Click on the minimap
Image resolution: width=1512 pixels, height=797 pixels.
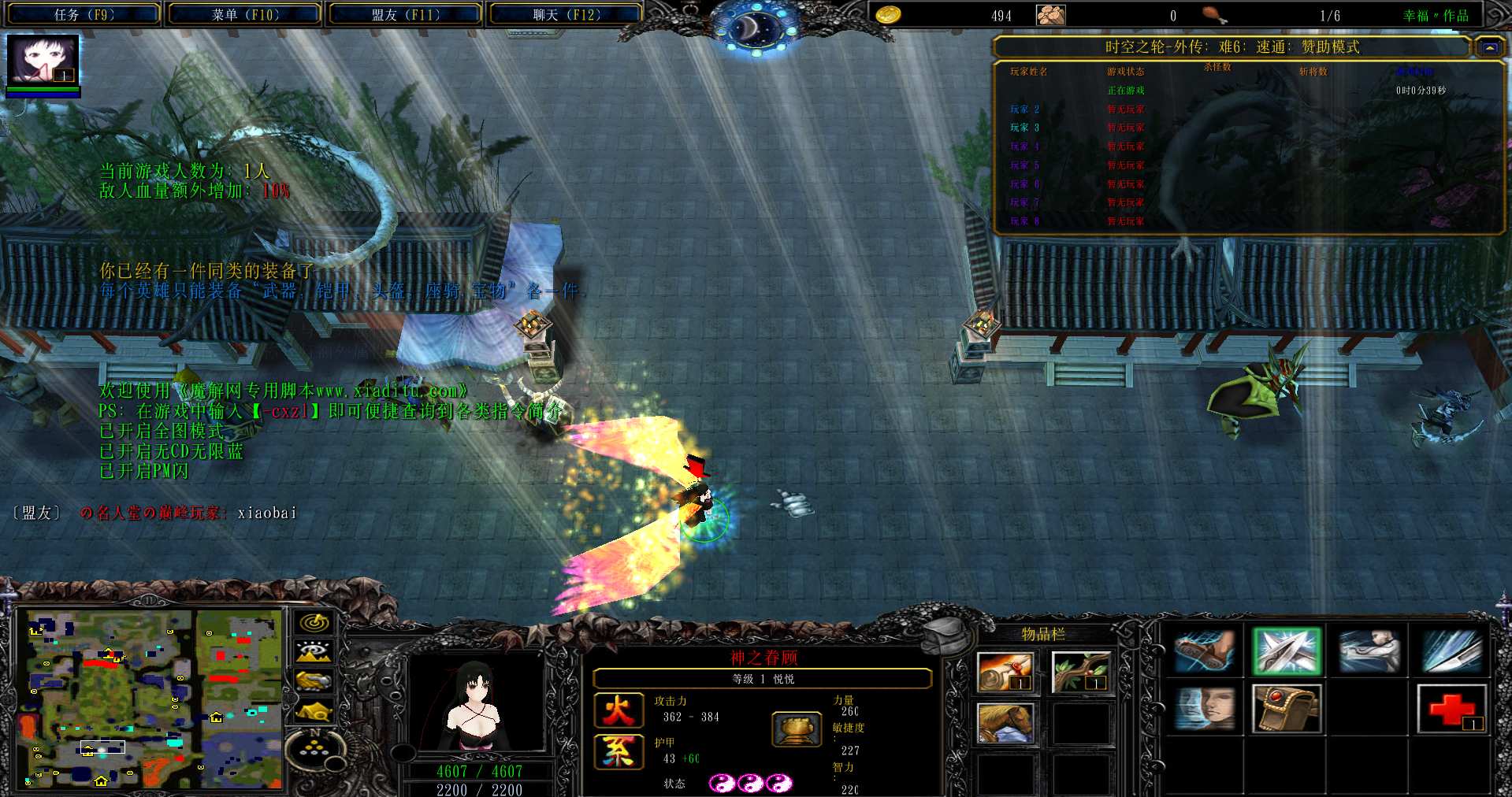[150, 698]
